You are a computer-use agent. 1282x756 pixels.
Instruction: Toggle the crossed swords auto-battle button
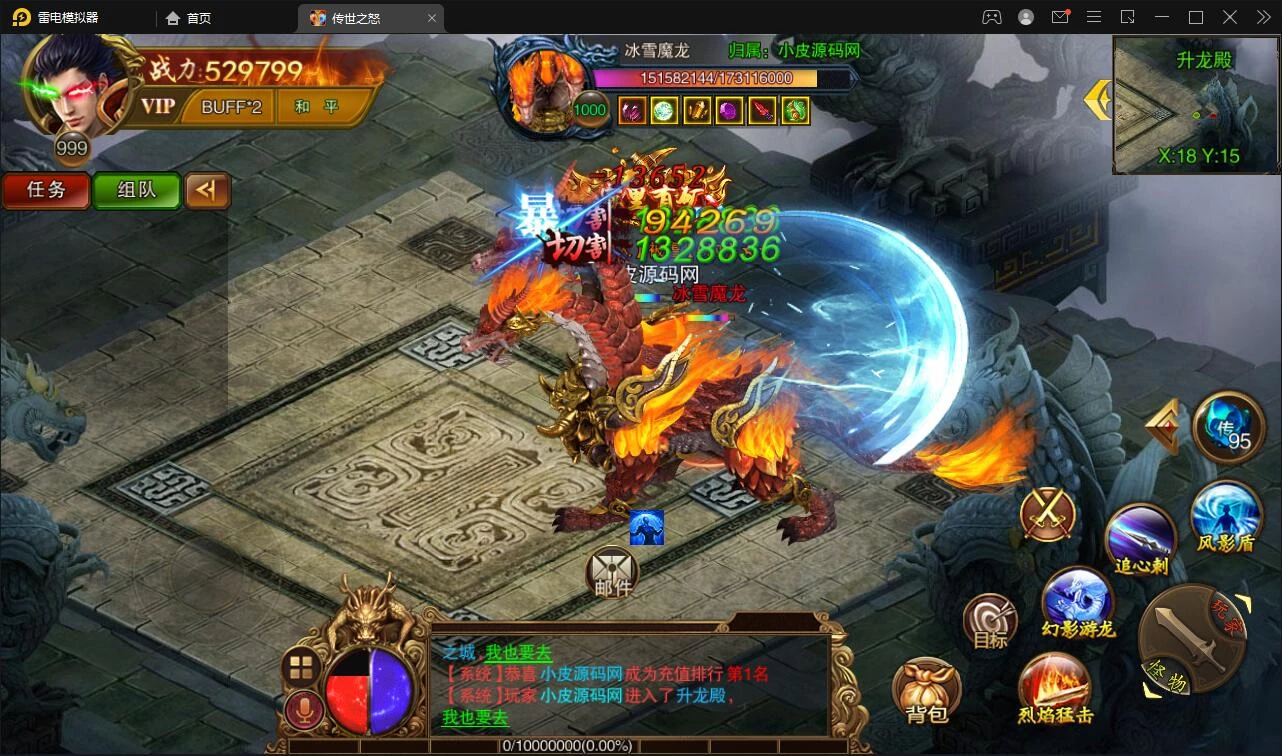pyautogui.click(x=1048, y=515)
